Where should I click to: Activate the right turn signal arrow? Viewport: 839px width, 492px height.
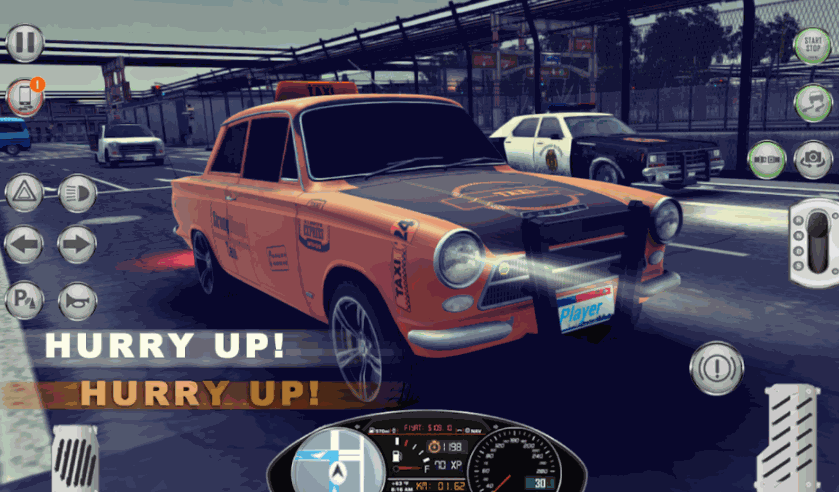77,245
